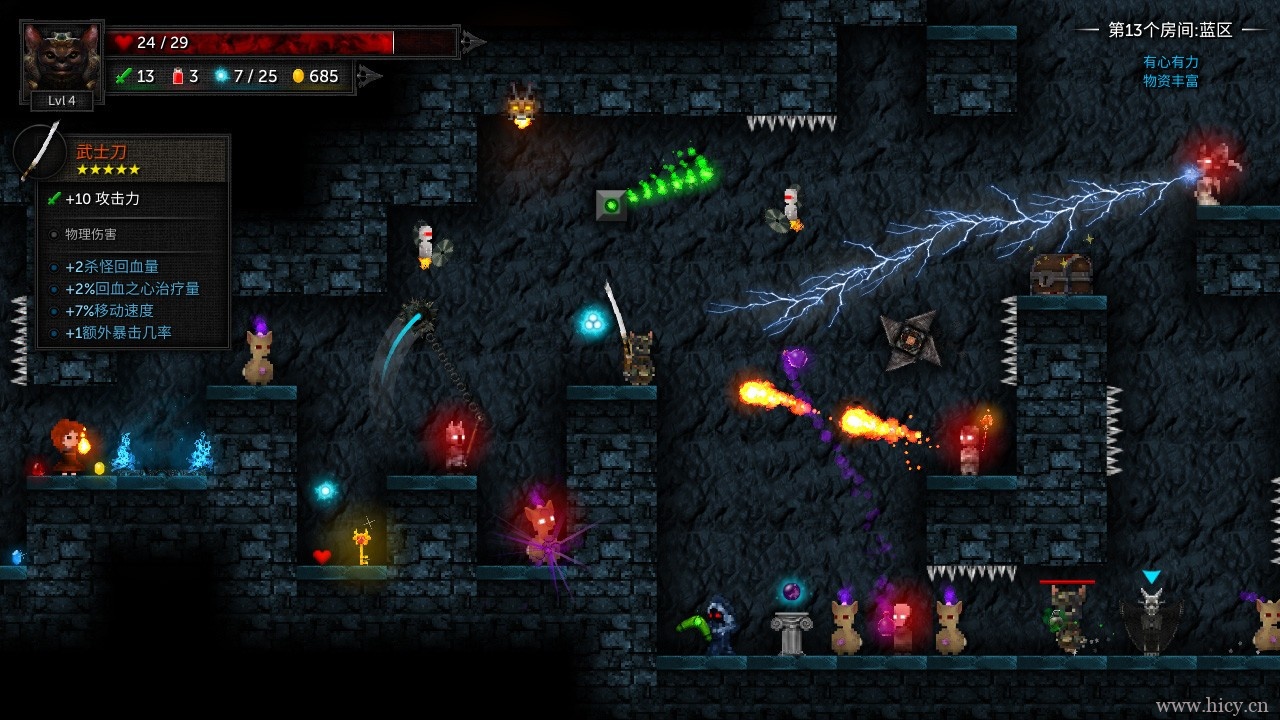Click the cat hero portrait
This screenshot has height=720, width=1280.
pos(61,56)
